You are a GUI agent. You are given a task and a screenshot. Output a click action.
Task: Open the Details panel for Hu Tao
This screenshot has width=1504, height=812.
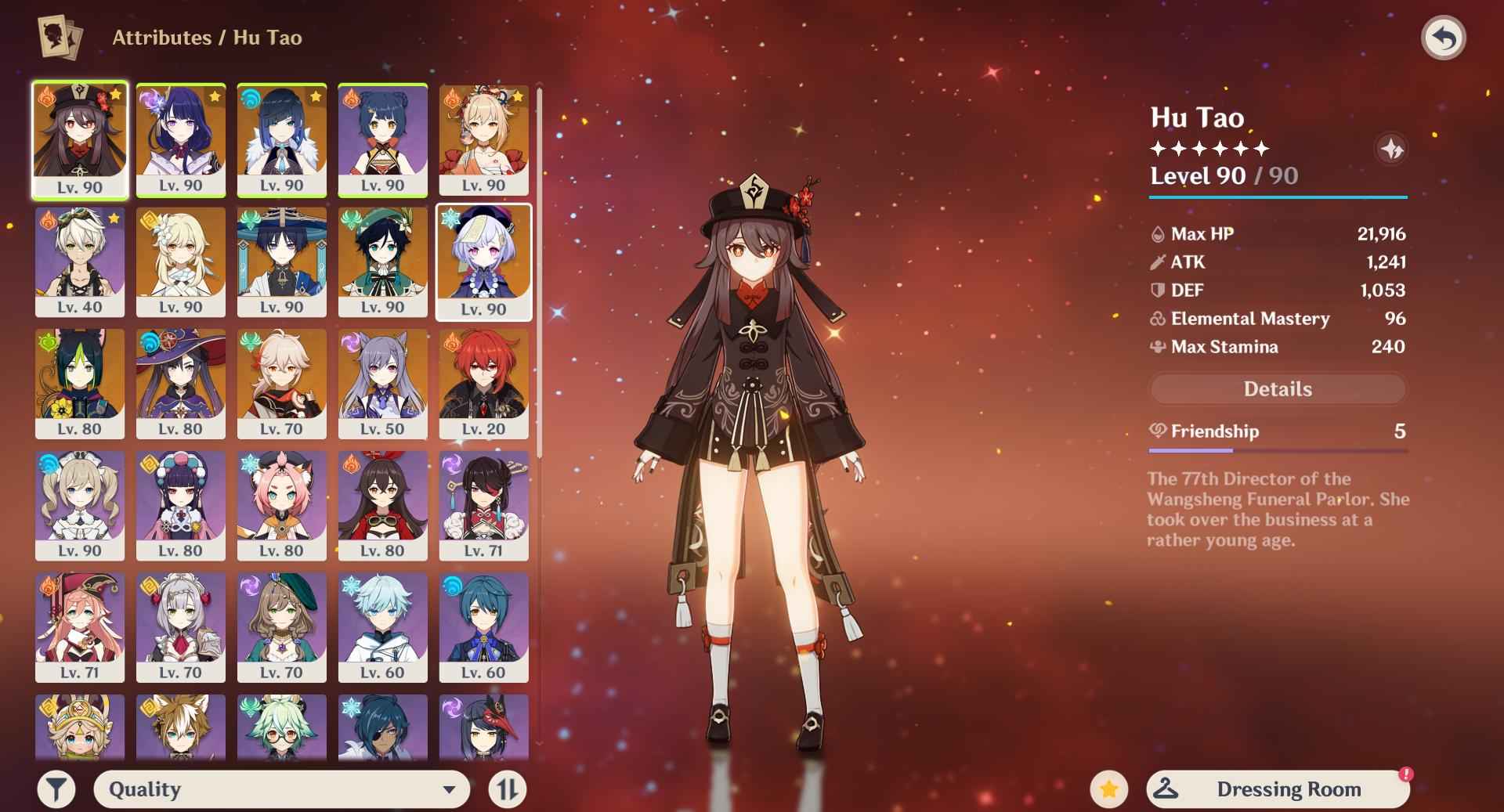pos(1278,388)
